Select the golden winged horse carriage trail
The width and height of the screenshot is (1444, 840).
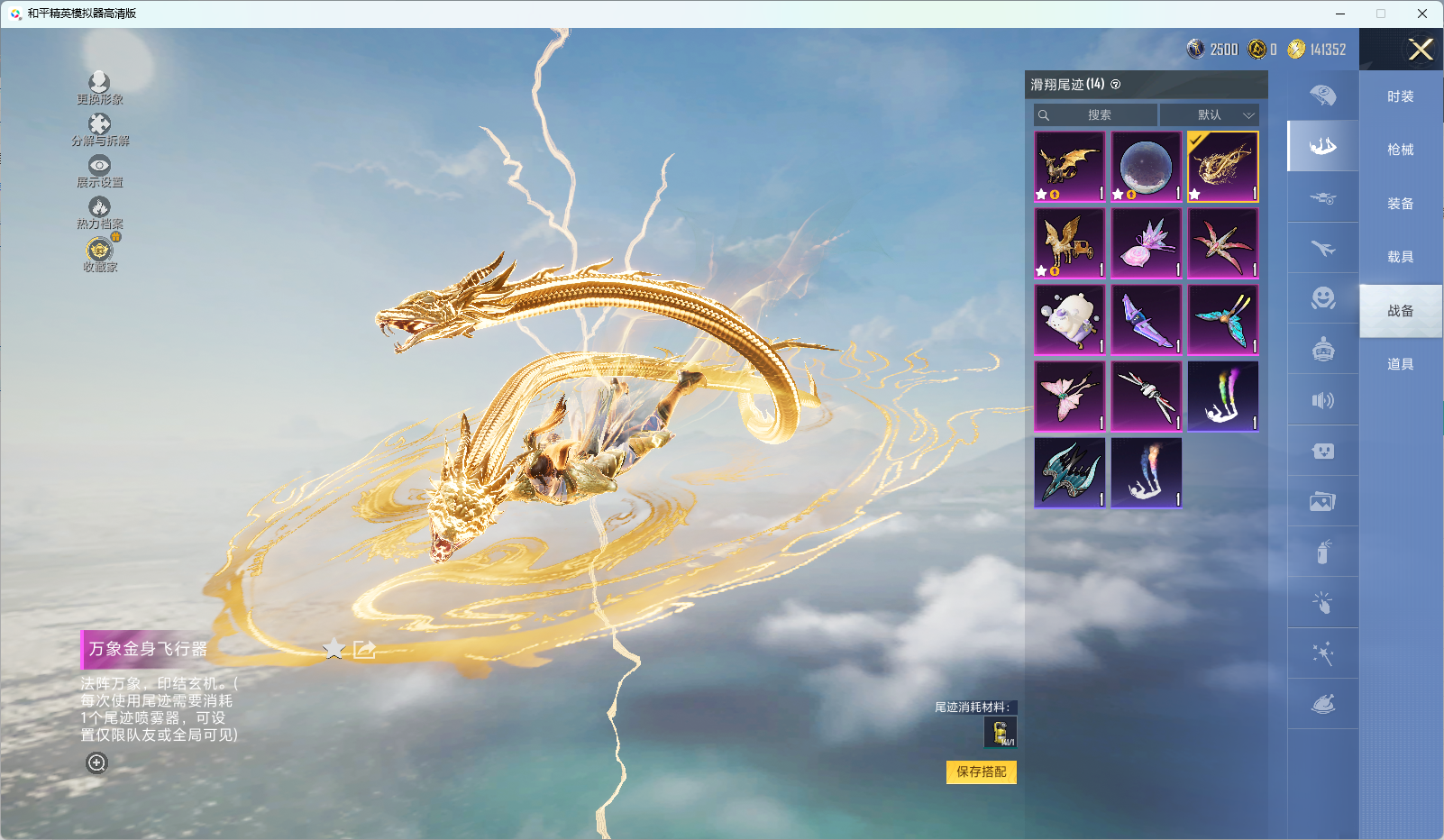(1069, 244)
